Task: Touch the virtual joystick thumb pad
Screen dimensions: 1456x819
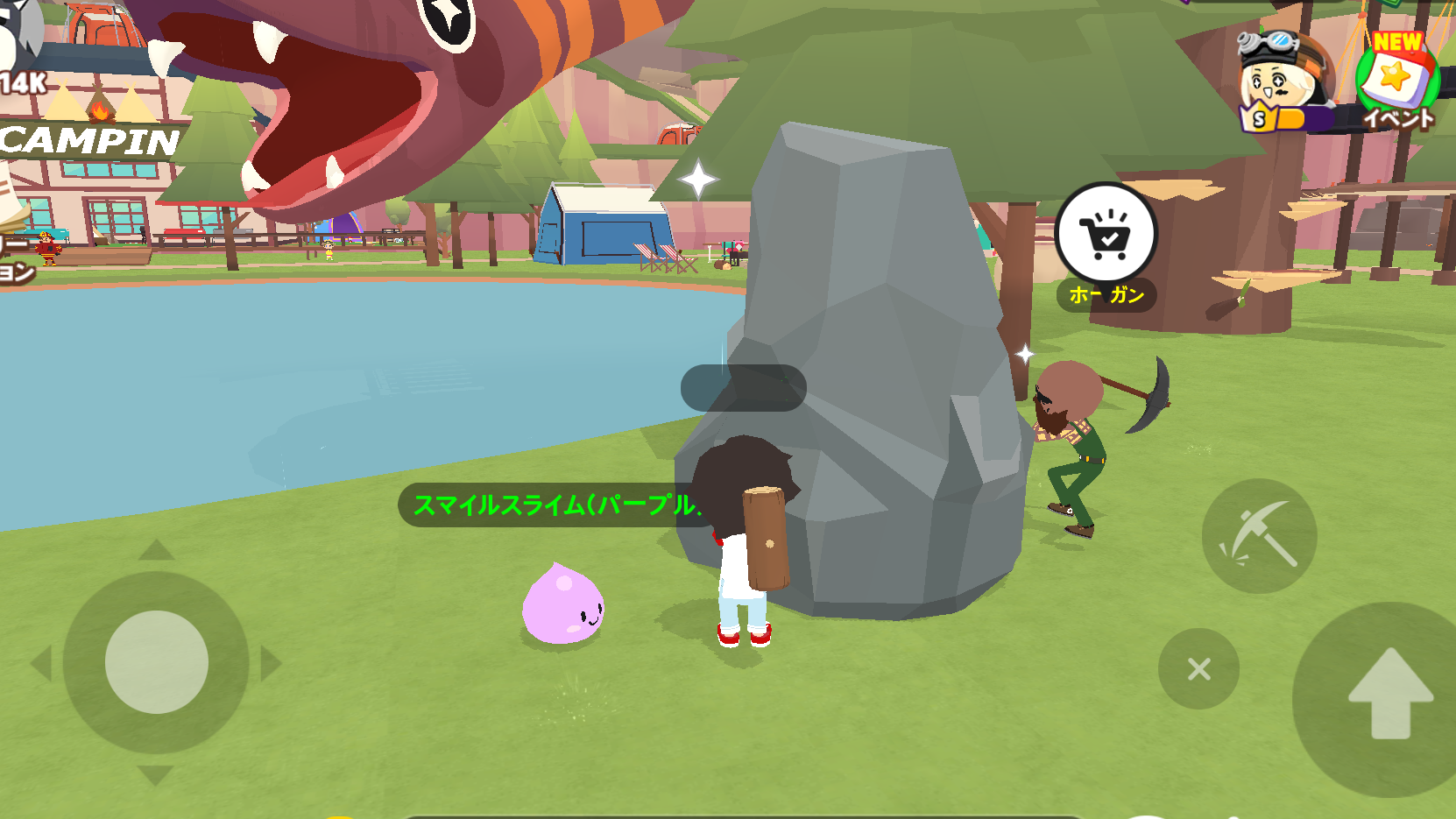Action: (157, 662)
